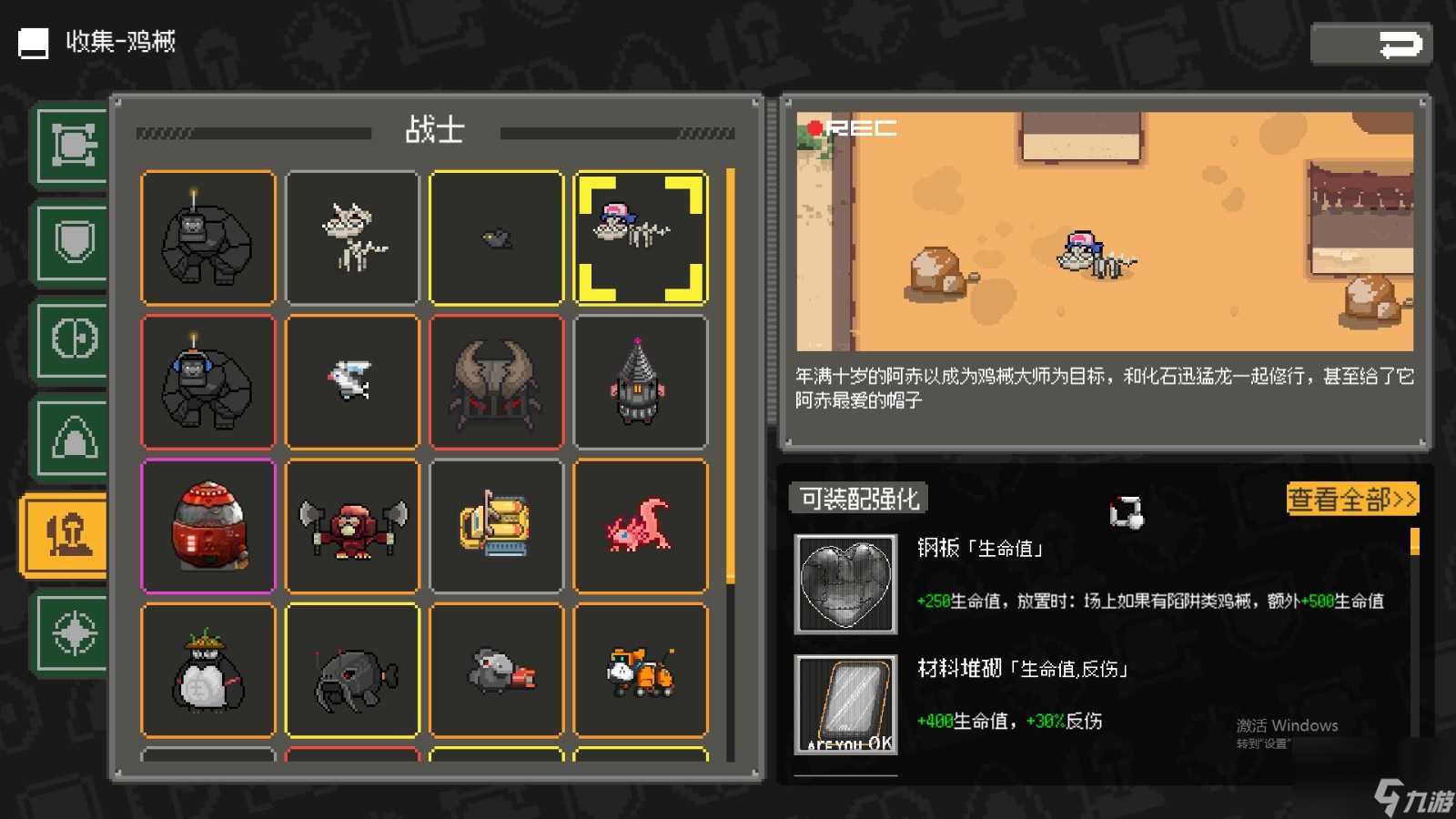
Task: Open the dome-shaped trap category icon
Action: [72, 436]
